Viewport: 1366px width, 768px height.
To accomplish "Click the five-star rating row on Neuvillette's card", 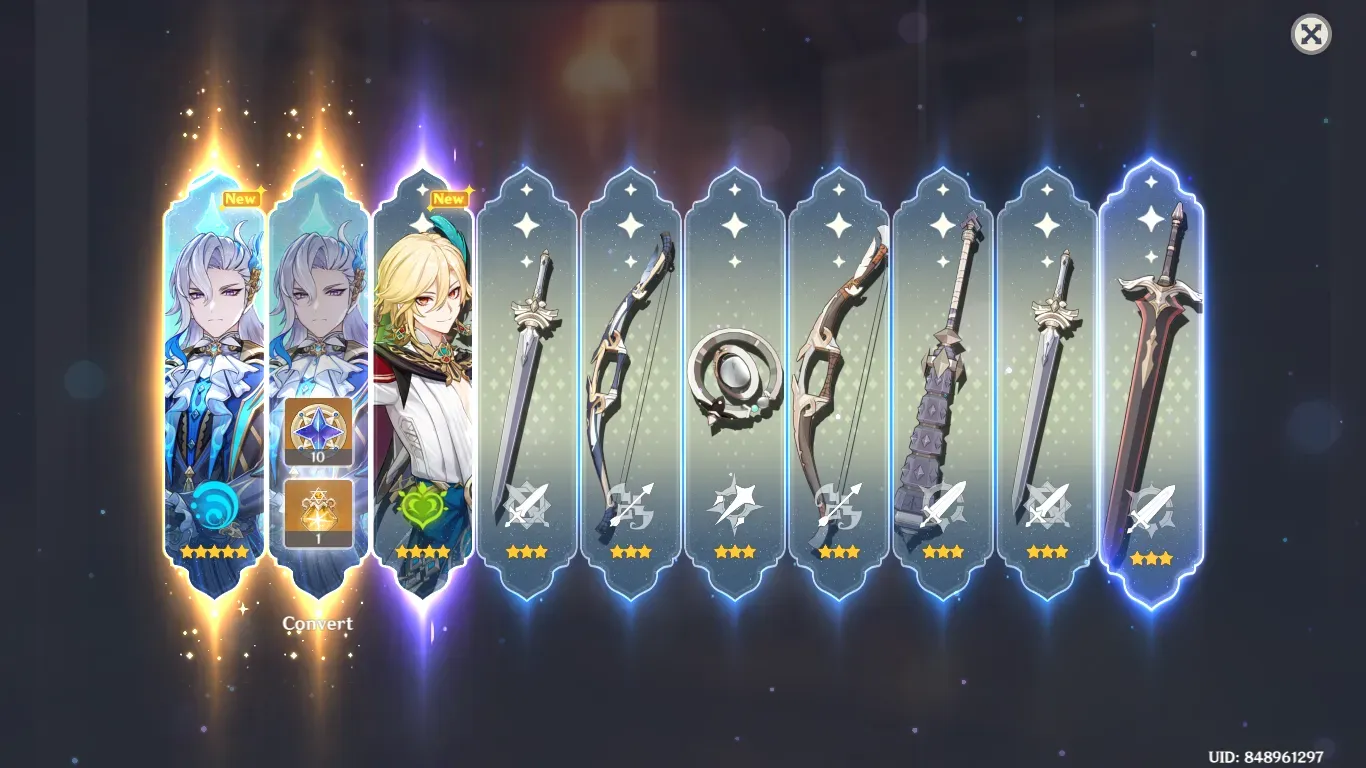I will coord(213,549).
